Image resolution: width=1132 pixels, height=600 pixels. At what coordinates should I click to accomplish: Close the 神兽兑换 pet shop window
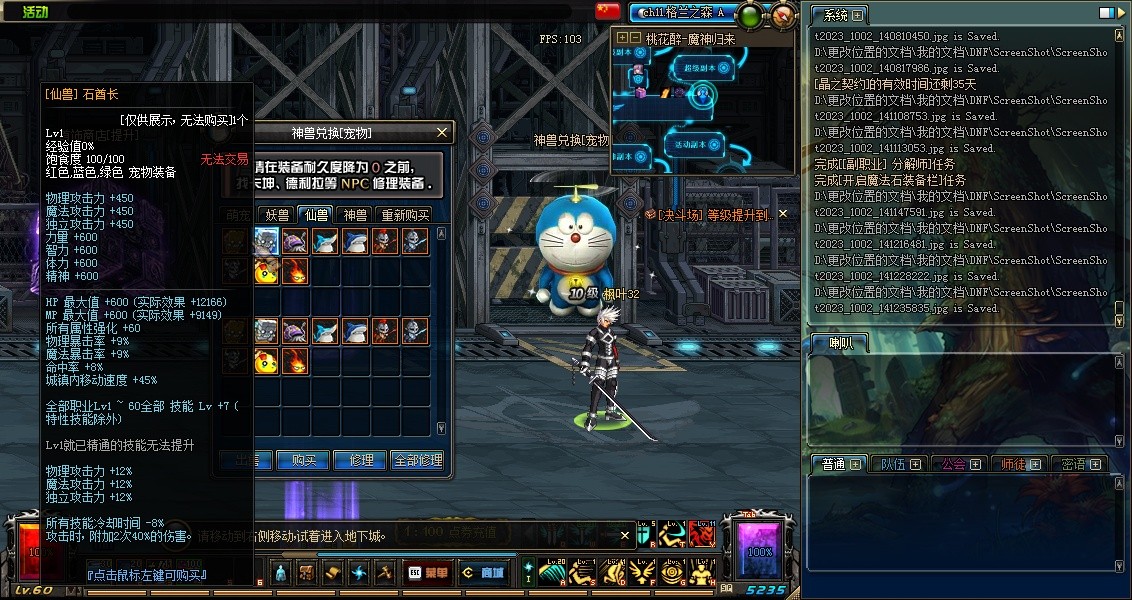click(x=442, y=132)
